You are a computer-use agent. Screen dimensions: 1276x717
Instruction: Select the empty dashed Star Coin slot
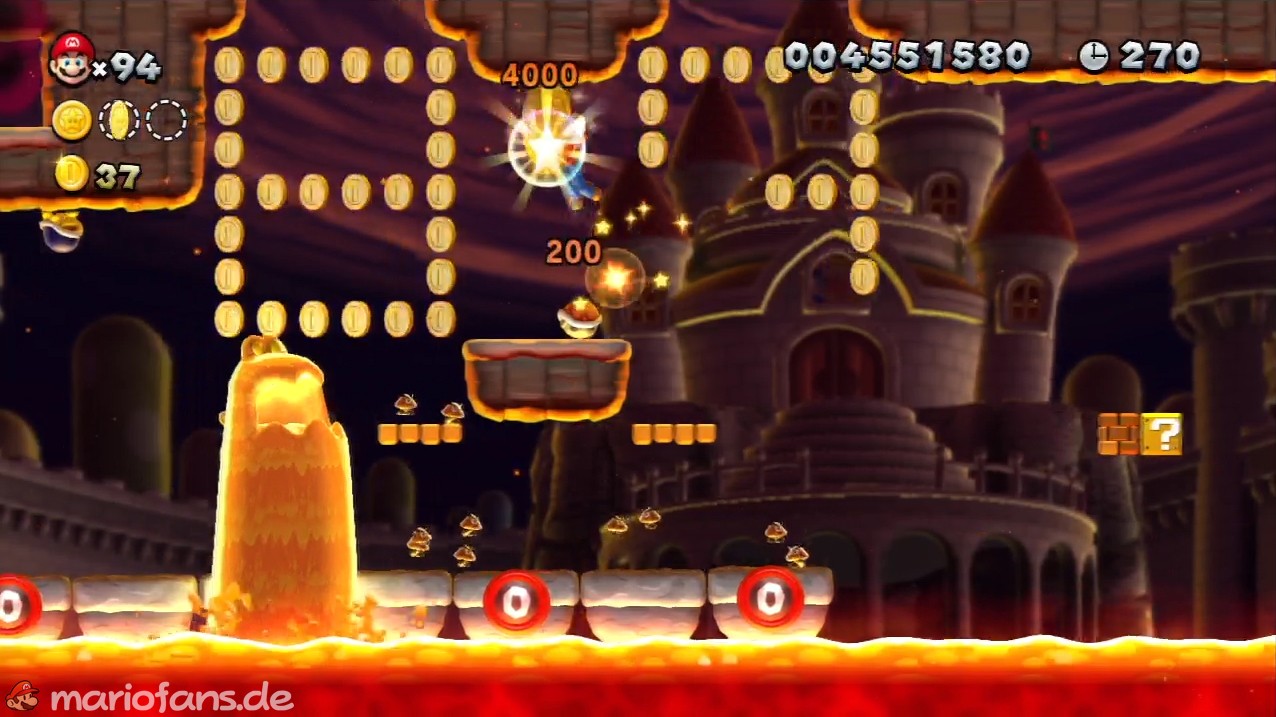pos(166,120)
